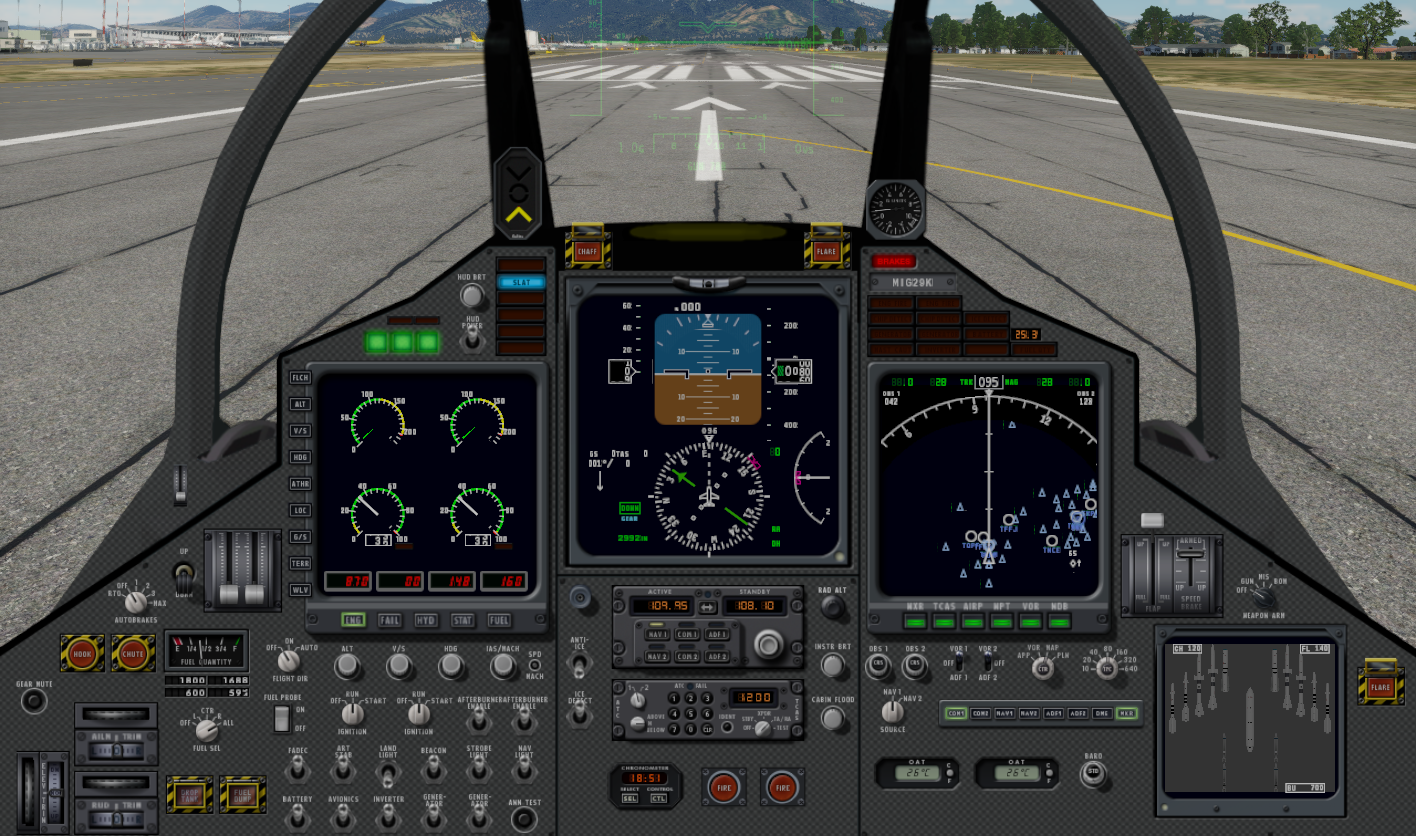Enable the ATHR autothrottle button
Screen dimensions: 1416x836
pos(299,484)
